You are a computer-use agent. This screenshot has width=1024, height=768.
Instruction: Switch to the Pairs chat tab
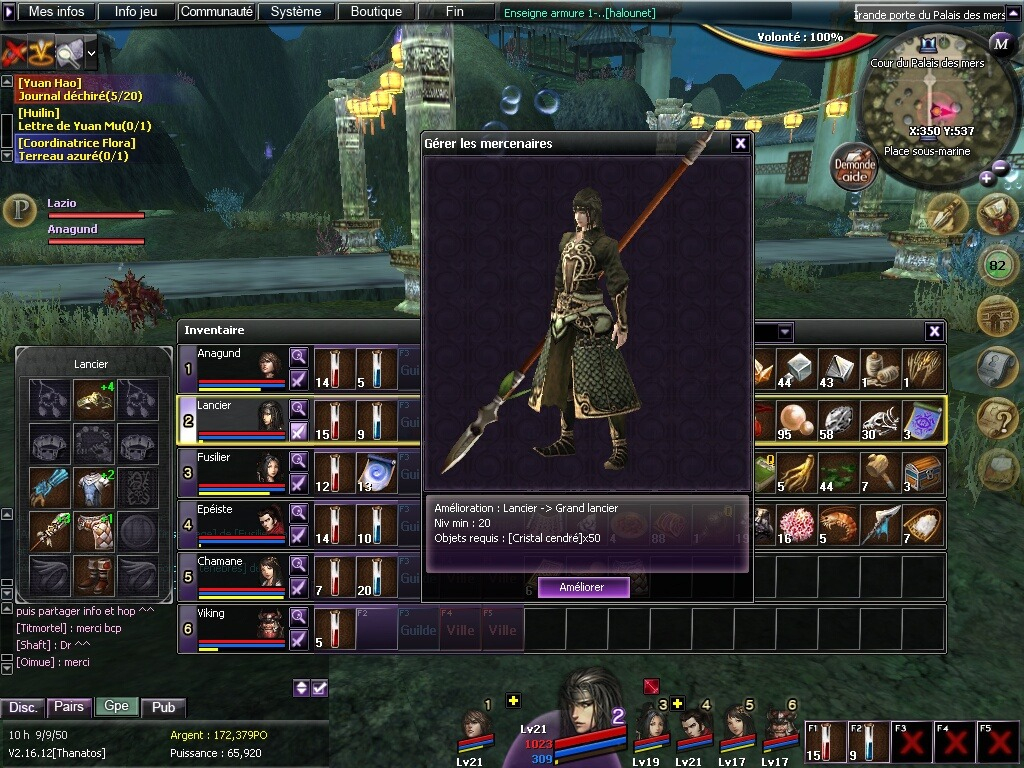pyautogui.click(x=69, y=707)
